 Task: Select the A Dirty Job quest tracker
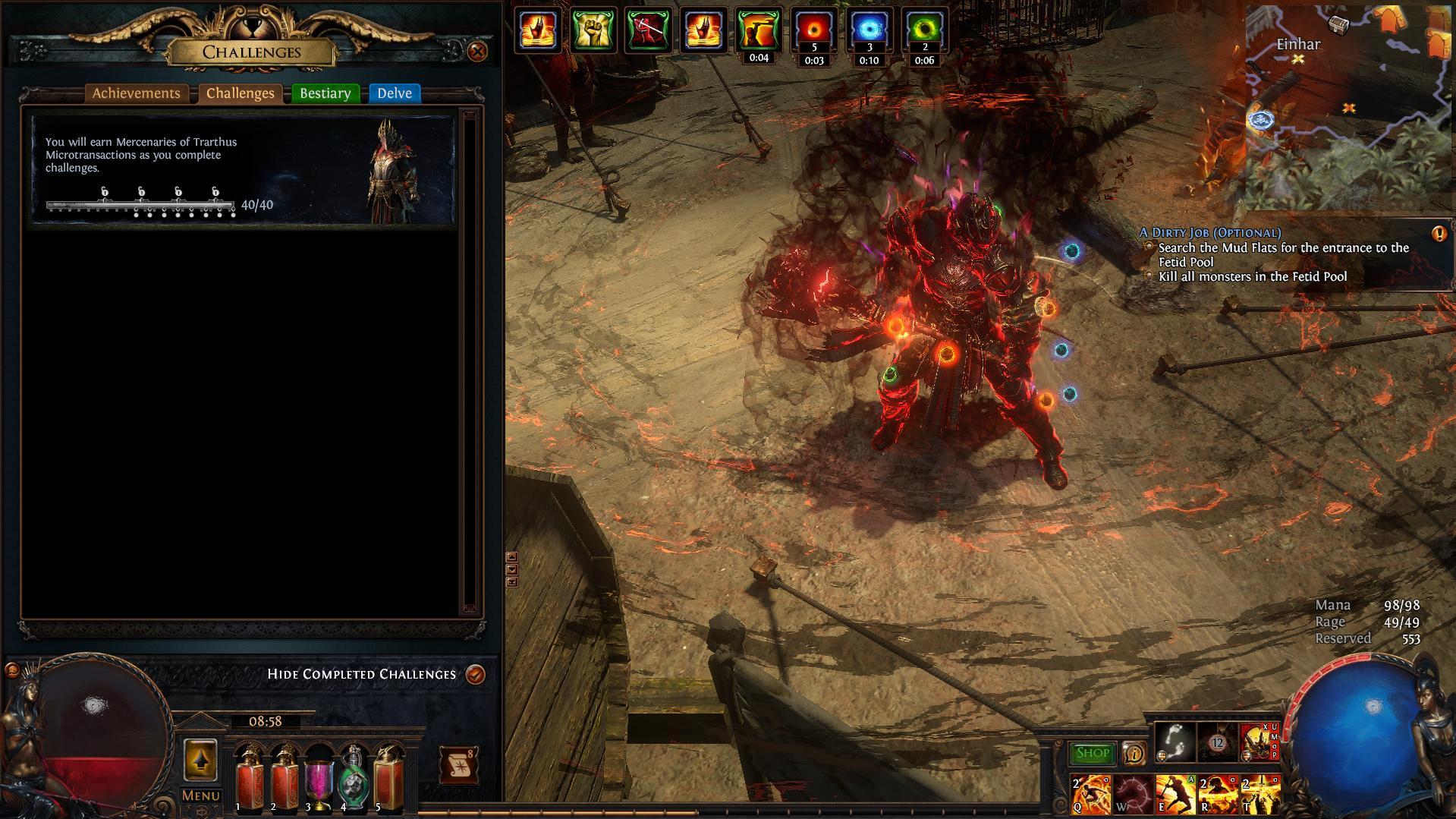point(1209,233)
